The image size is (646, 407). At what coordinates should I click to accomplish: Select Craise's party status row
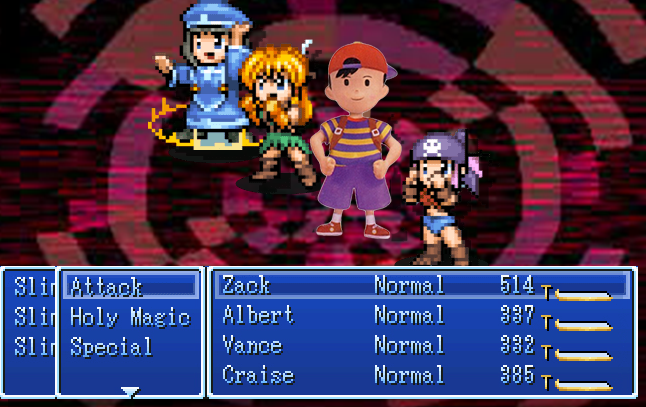coord(258,376)
